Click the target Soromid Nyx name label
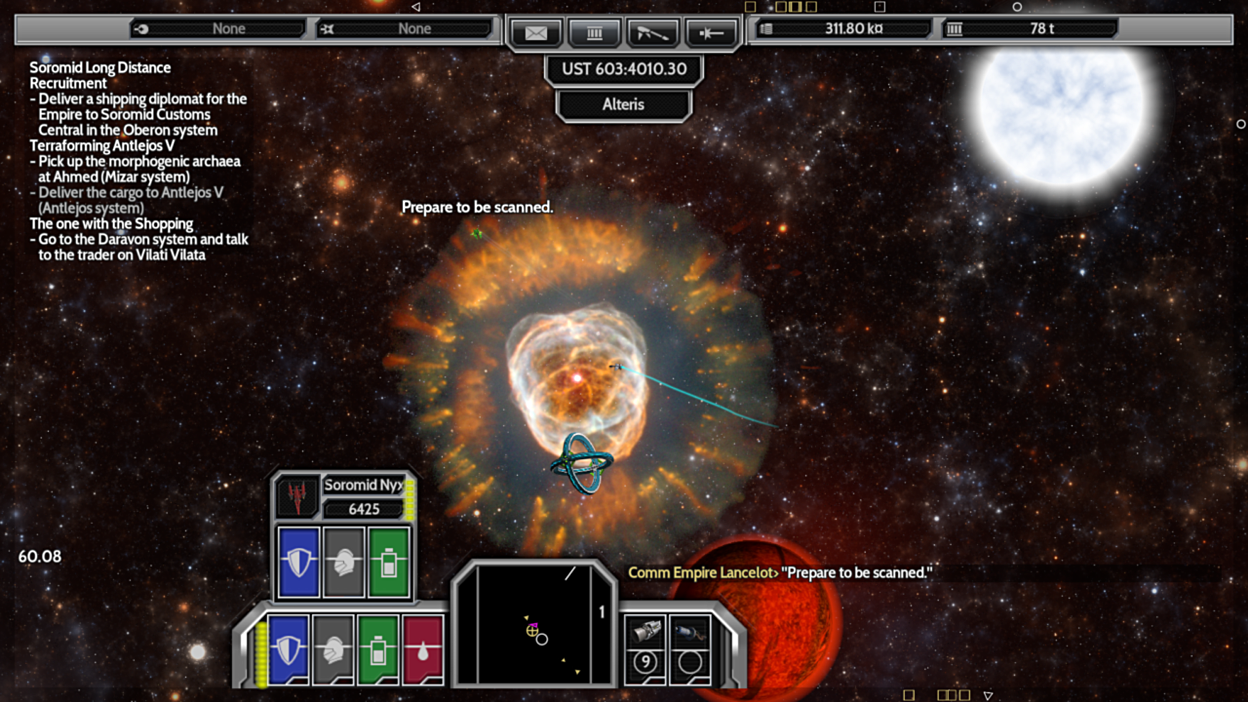 363,485
